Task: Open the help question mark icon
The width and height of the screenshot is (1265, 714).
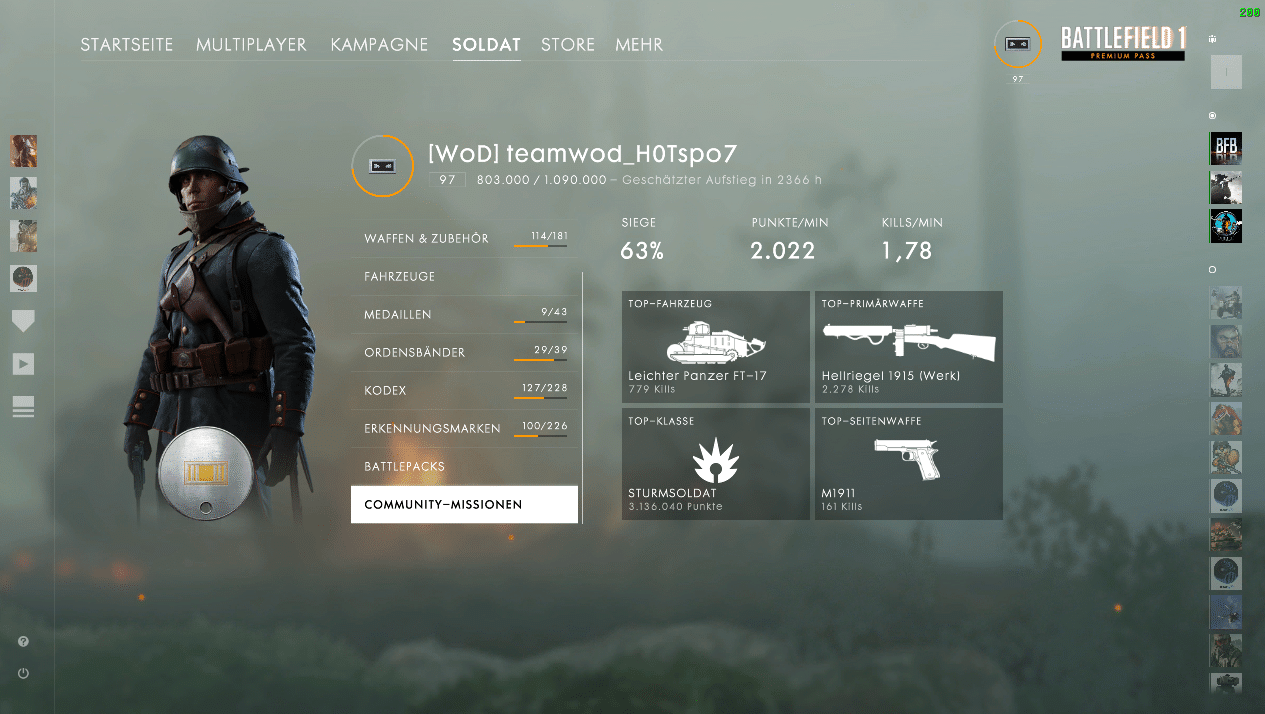Action: [x=23, y=642]
